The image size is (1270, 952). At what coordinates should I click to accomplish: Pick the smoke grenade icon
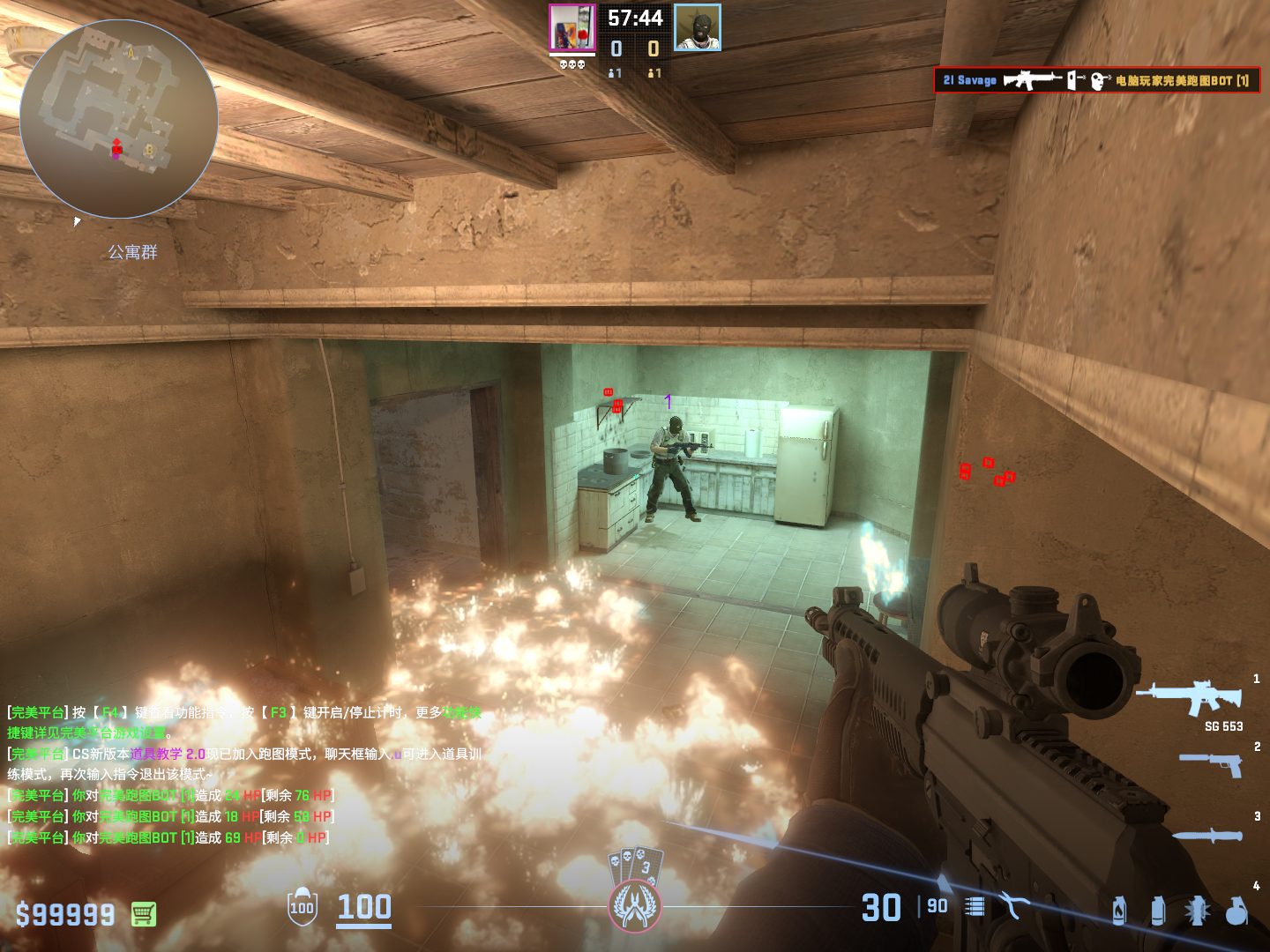click(x=1157, y=911)
